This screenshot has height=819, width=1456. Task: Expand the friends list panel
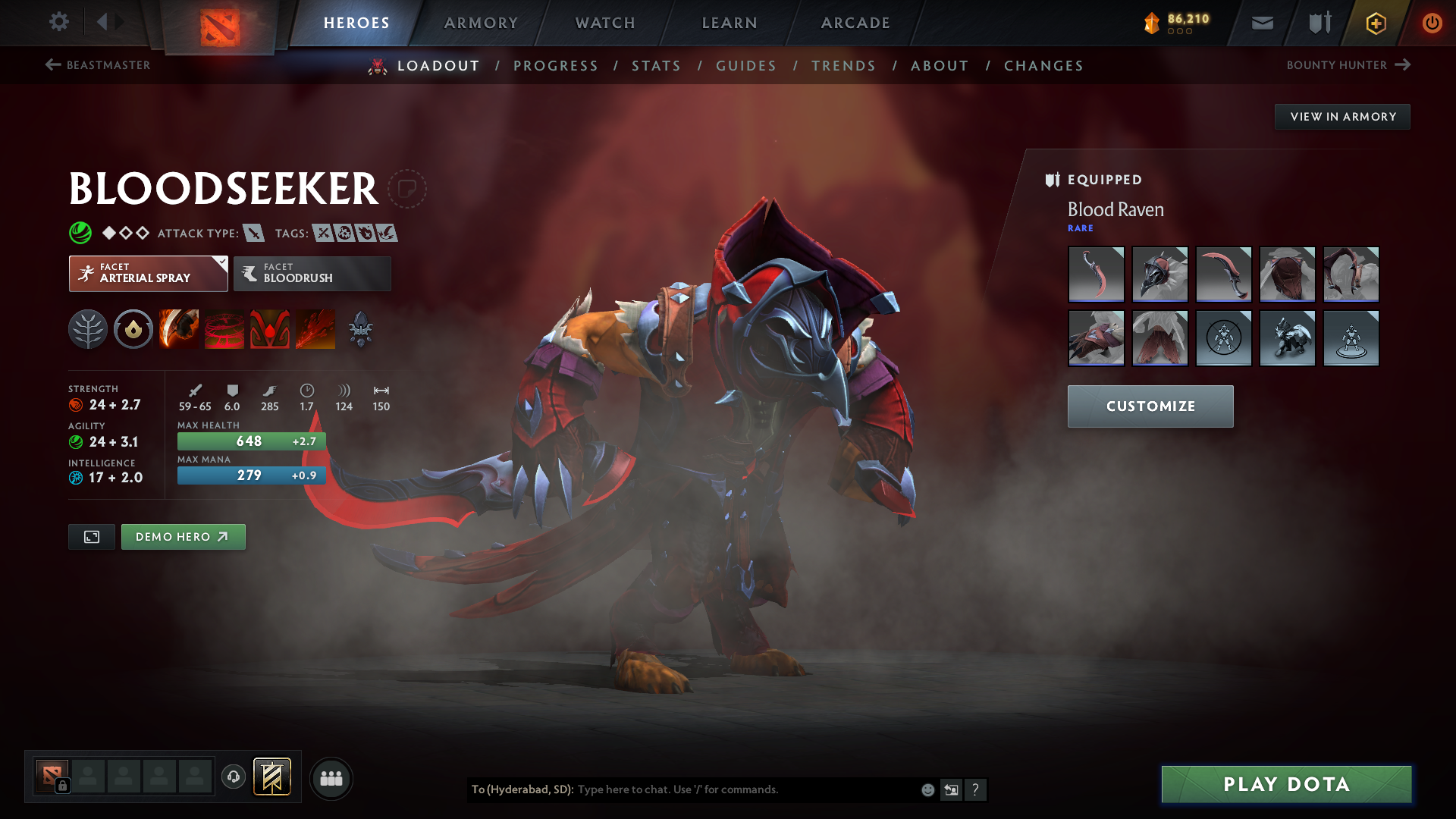[x=331, y=778]
